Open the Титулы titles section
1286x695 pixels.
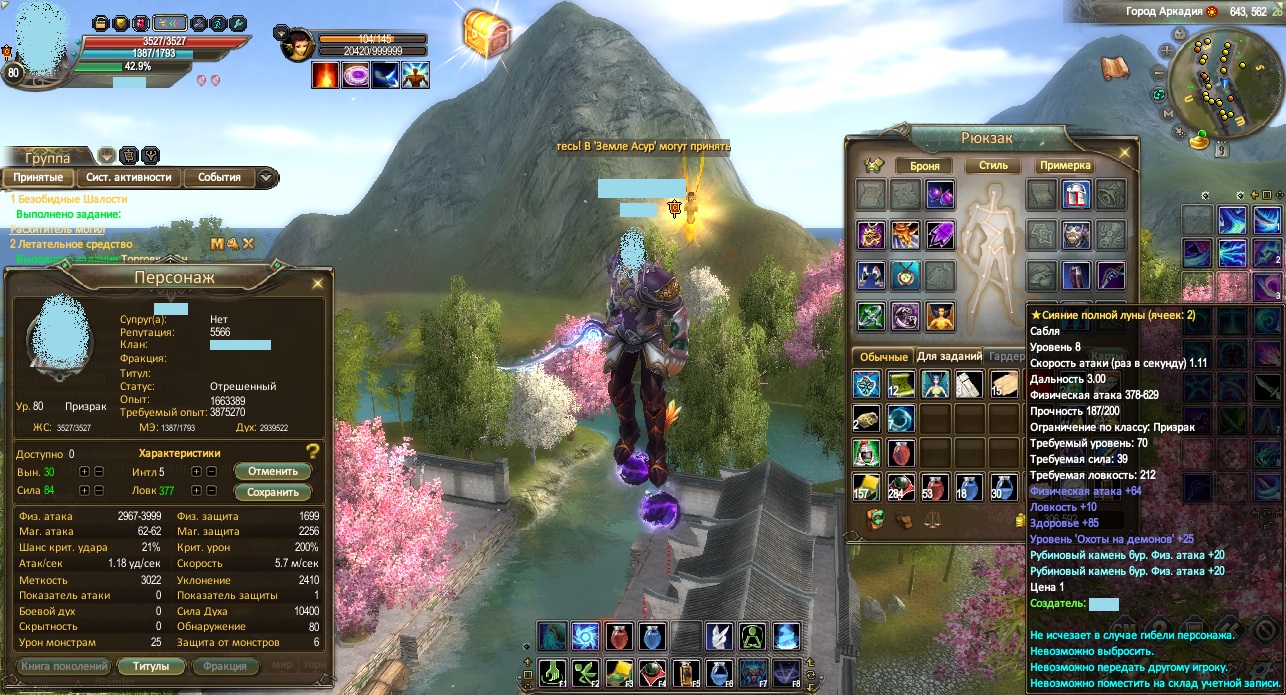[x=150, y=666]
